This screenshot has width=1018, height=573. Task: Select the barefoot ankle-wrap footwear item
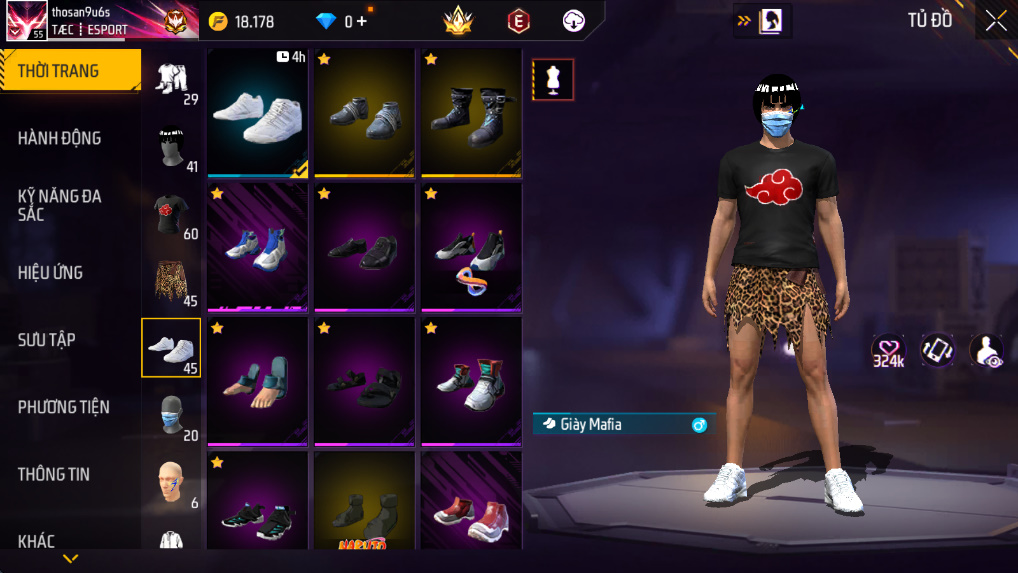point(258,380)
